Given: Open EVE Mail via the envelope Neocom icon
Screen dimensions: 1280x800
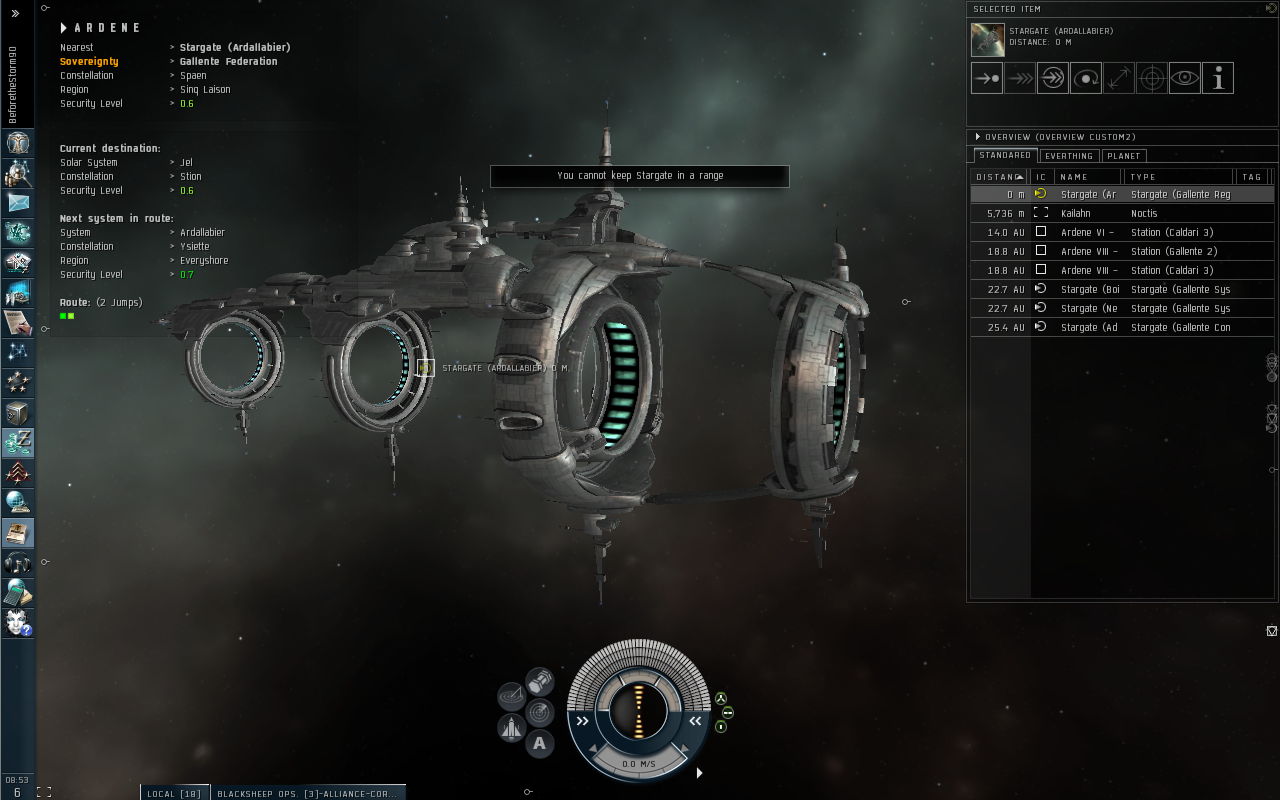Looking at the screenshot, I should click(x=18, y=203).
